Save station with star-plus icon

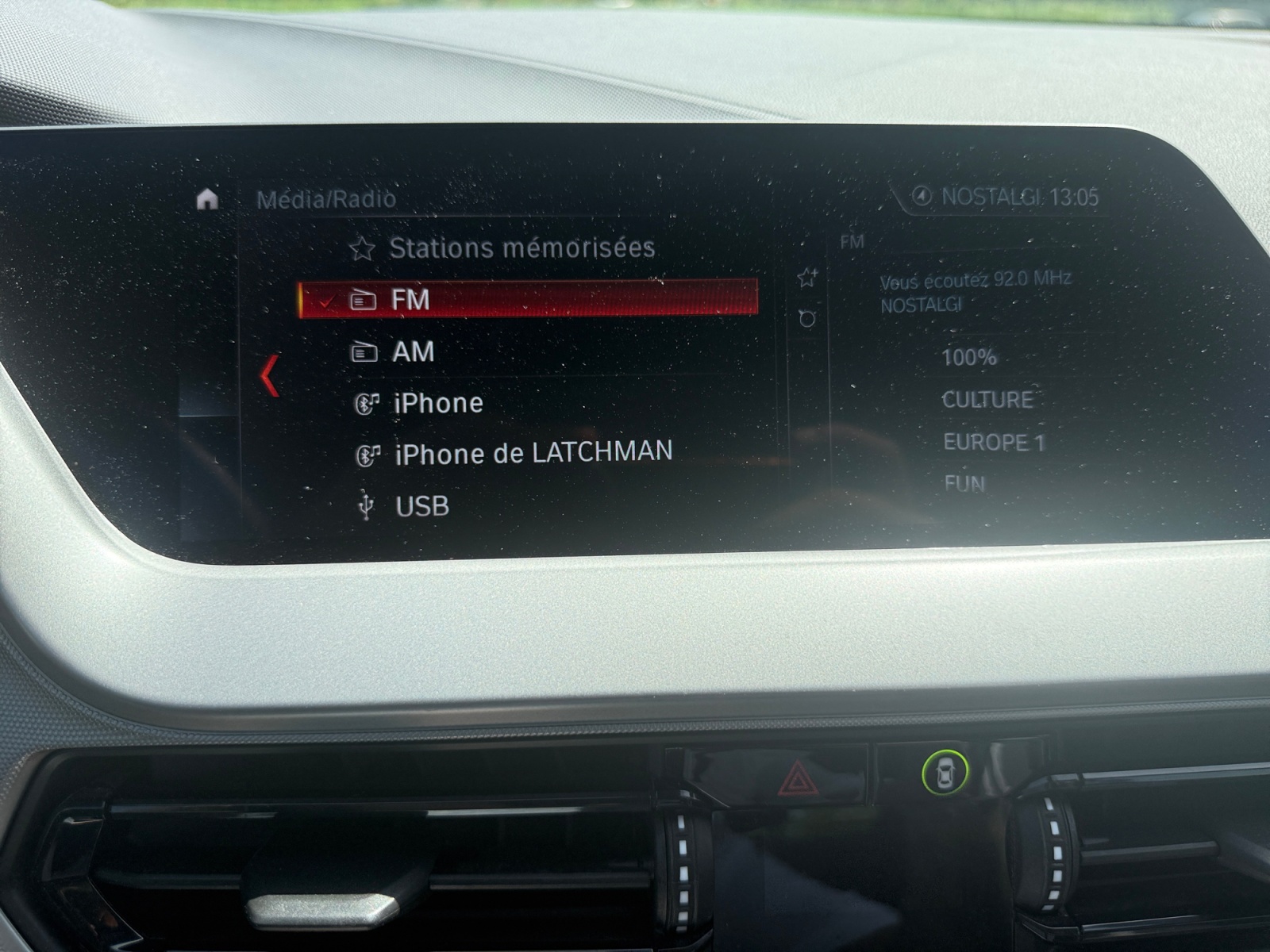pyautogui.click(x=807, y=277)
